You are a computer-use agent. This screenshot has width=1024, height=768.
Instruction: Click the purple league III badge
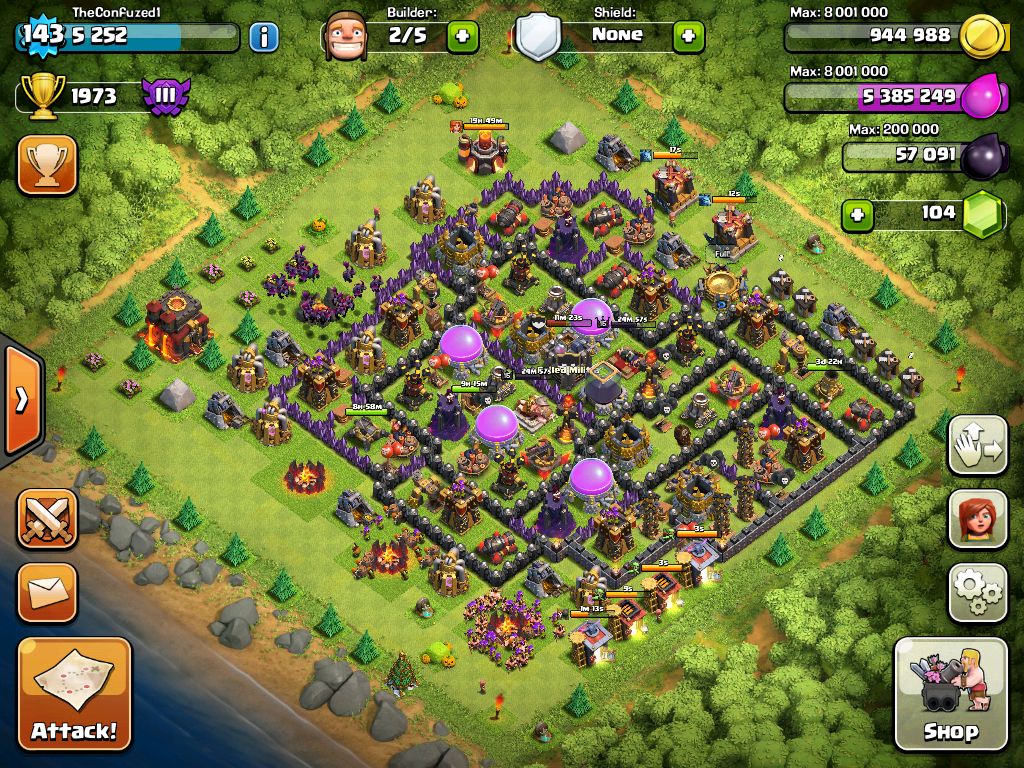click(165, 97)
